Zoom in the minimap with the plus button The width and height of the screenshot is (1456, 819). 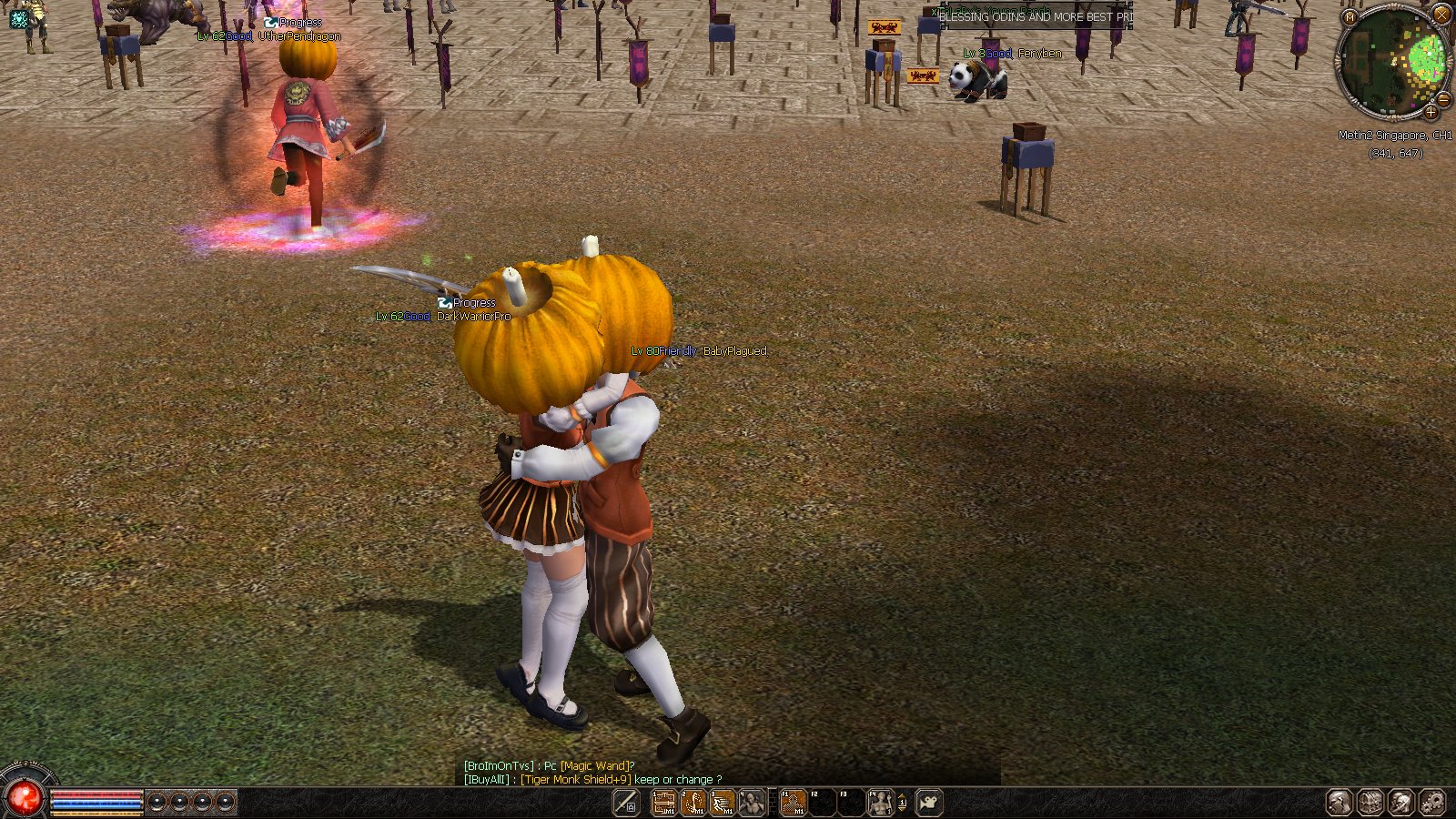tap(1431, 113)
